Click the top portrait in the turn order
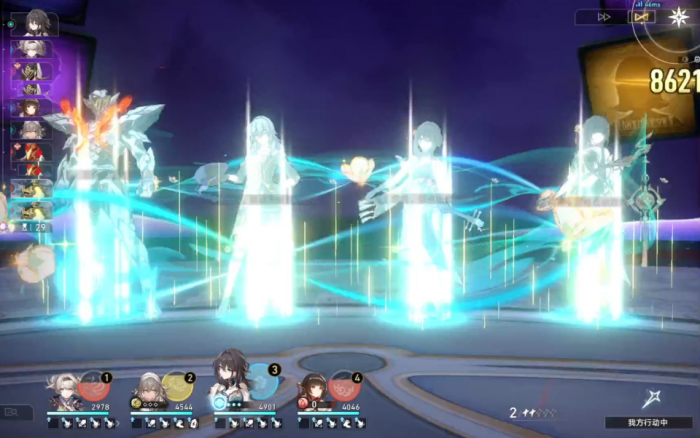 click(x=35, y=24)
